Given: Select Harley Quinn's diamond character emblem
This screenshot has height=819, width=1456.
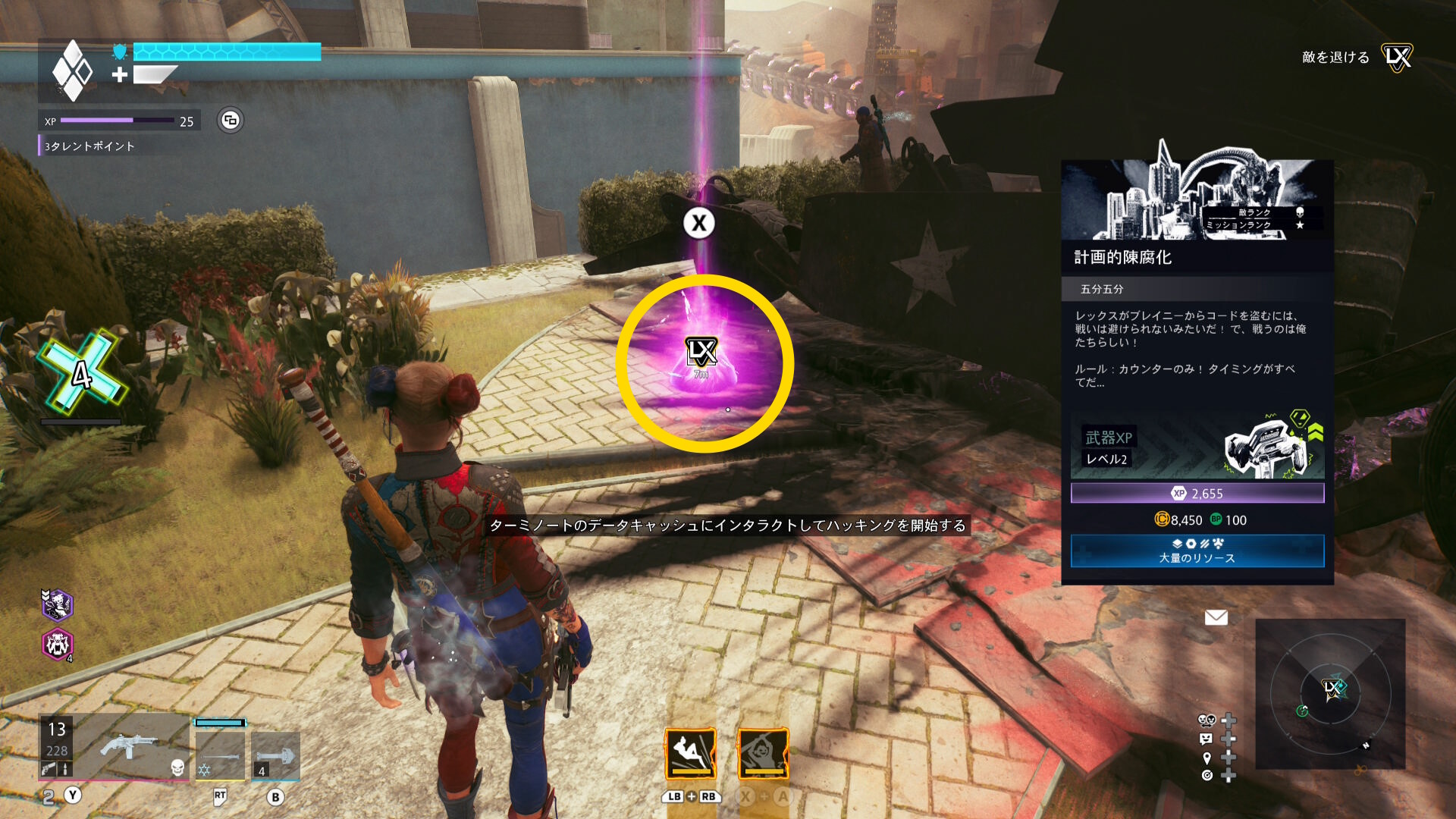Looking at the screenshot, I should tap(72, 71).
